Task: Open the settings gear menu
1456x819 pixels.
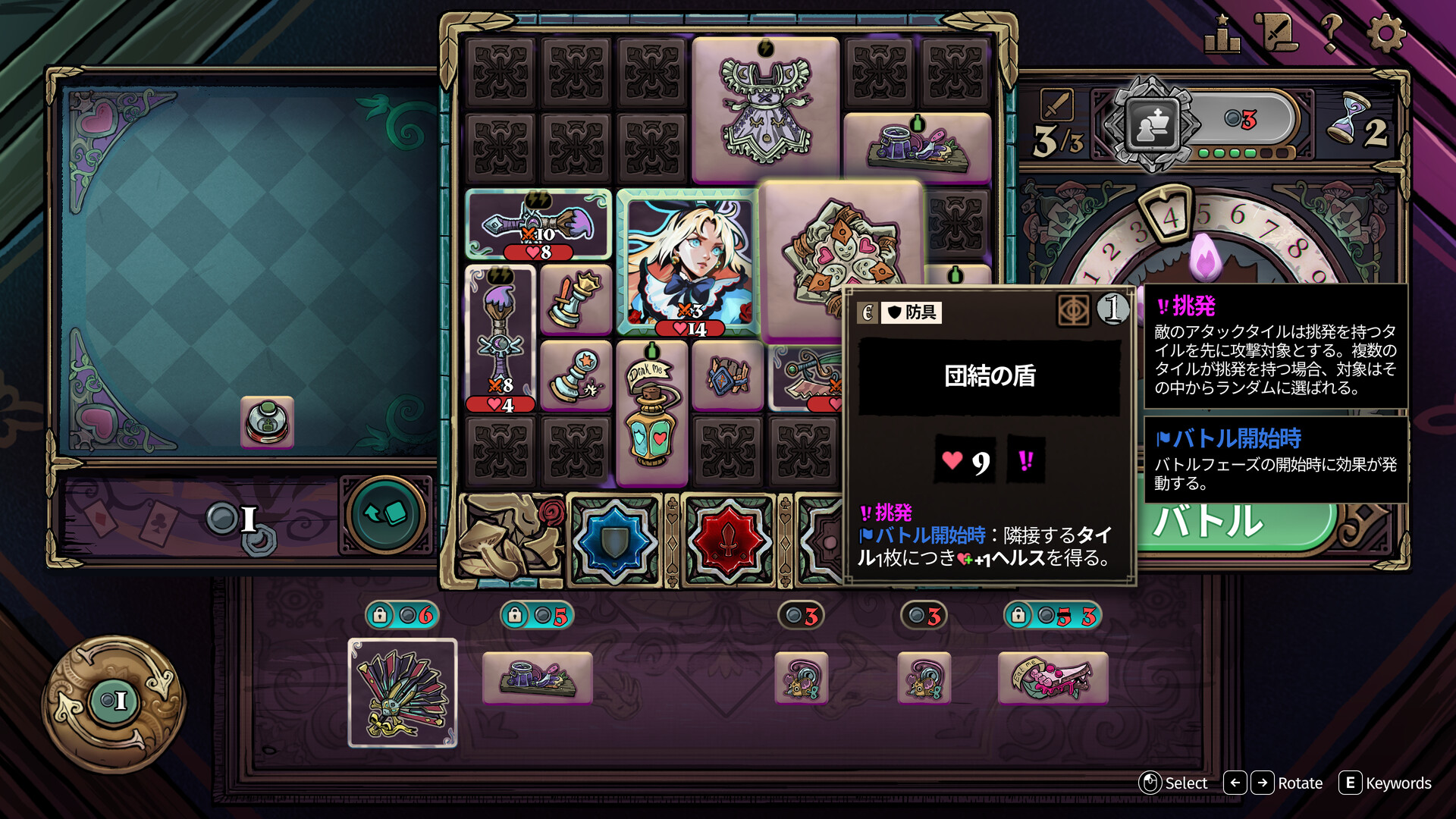Action: (x=1385, y=34)
